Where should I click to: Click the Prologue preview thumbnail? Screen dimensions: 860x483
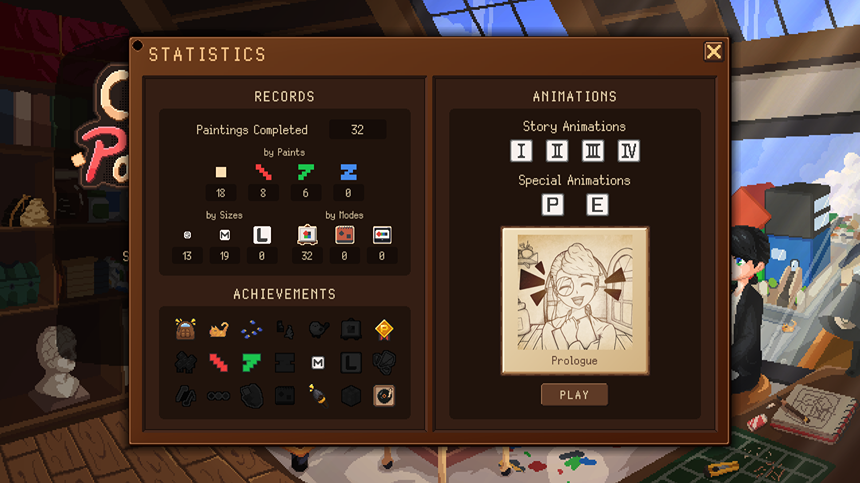(x=574, y=300)
